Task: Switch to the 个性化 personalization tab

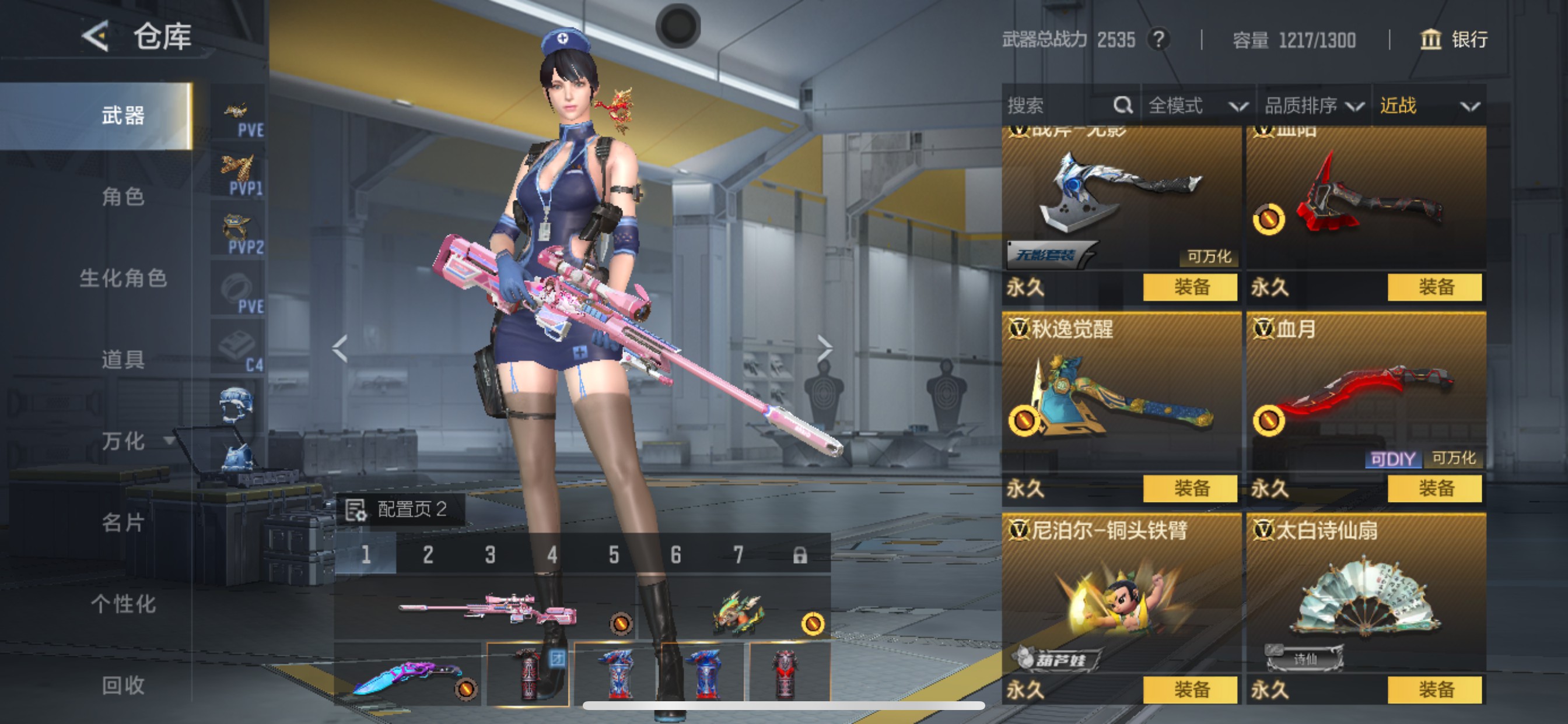Action: coord(123,604)
